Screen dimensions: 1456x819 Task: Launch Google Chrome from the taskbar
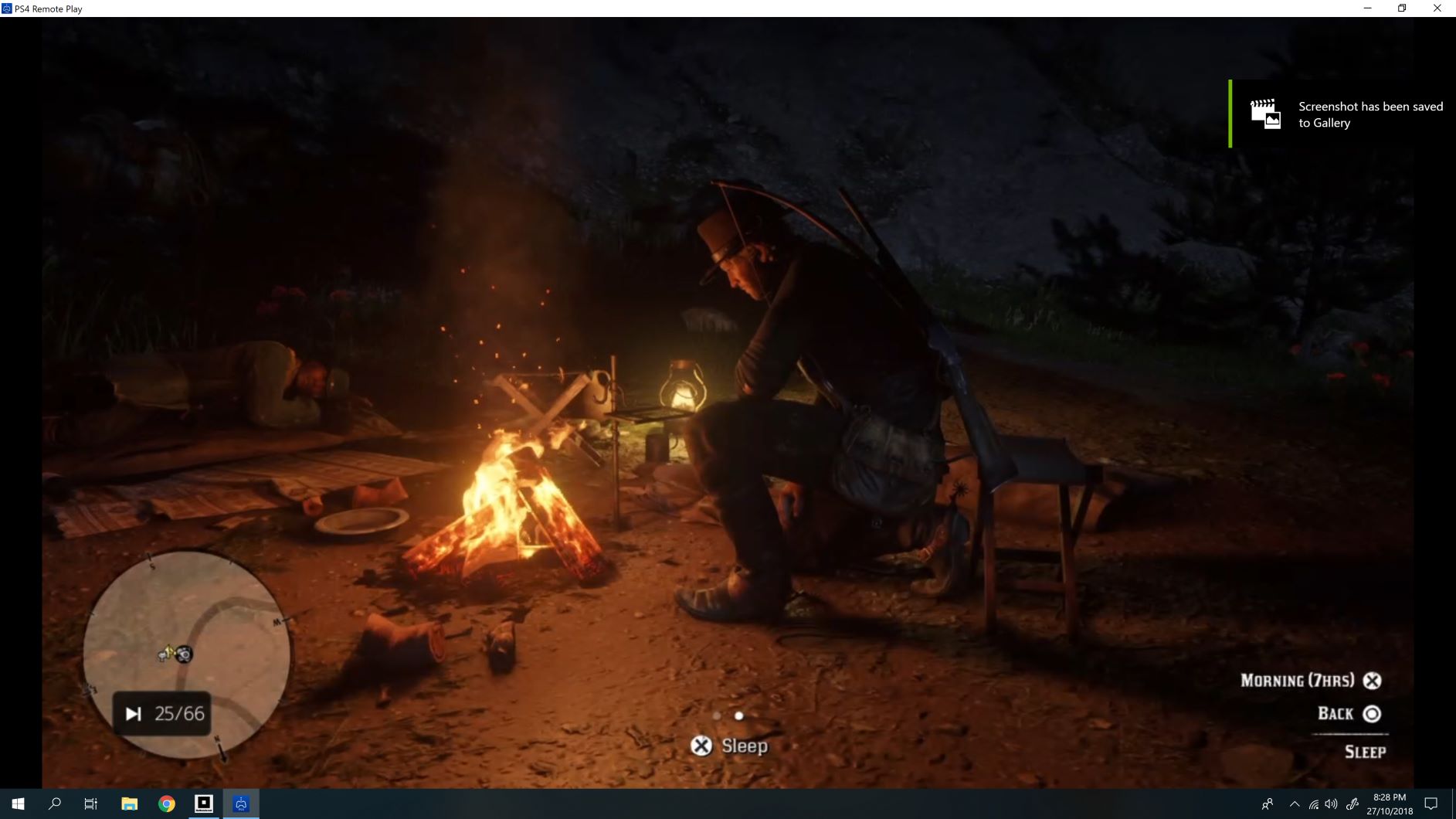[165, 803]
